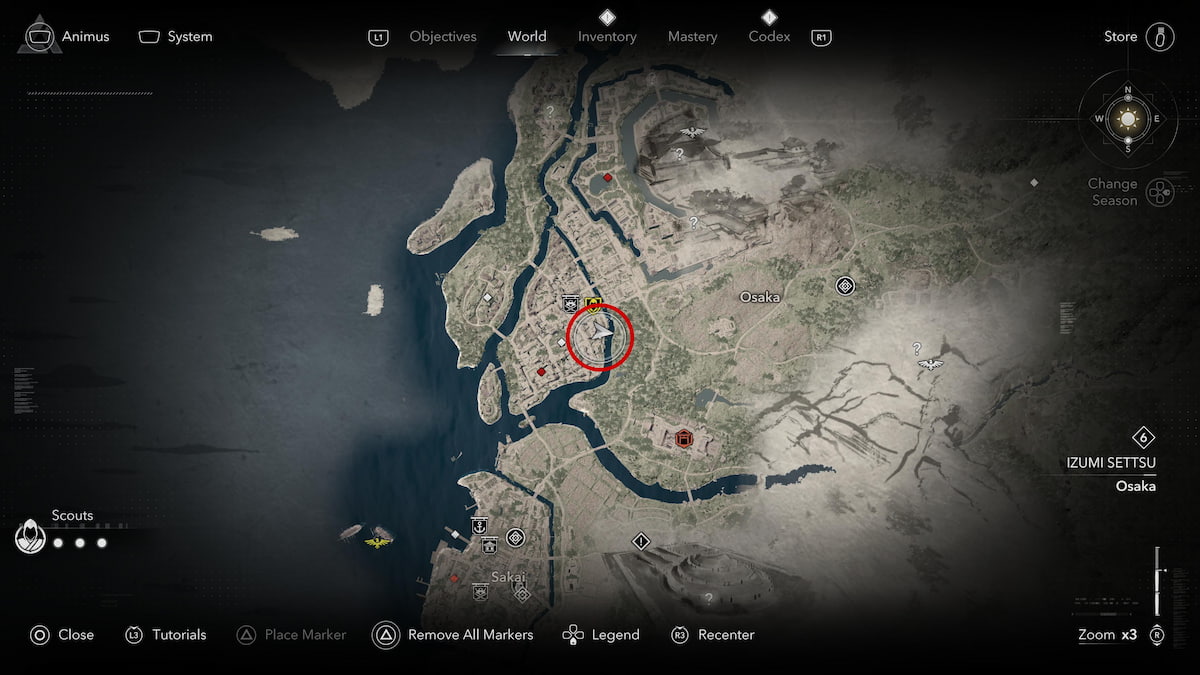This screenshot has height=675, width=1200.
Task: Open the Animus menu
Action: click(x=67, y=37)
